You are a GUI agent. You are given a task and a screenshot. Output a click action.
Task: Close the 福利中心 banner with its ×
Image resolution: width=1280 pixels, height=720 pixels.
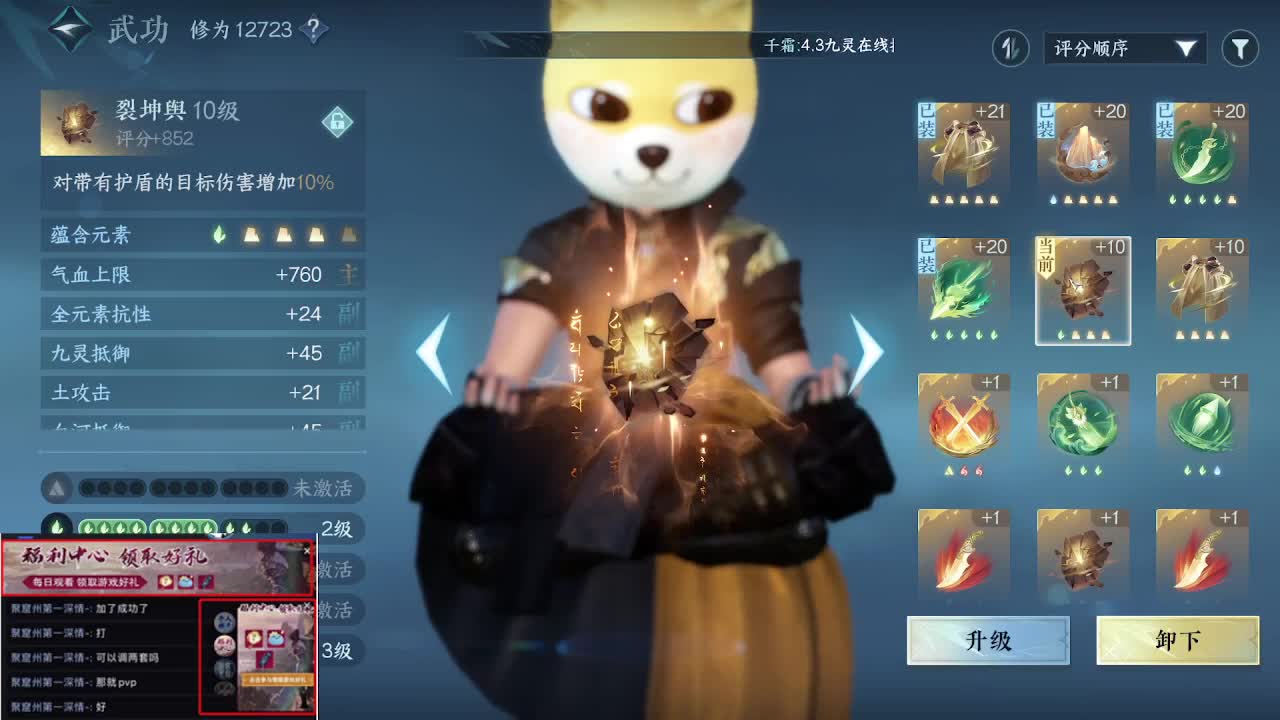[x=306, y=550]
